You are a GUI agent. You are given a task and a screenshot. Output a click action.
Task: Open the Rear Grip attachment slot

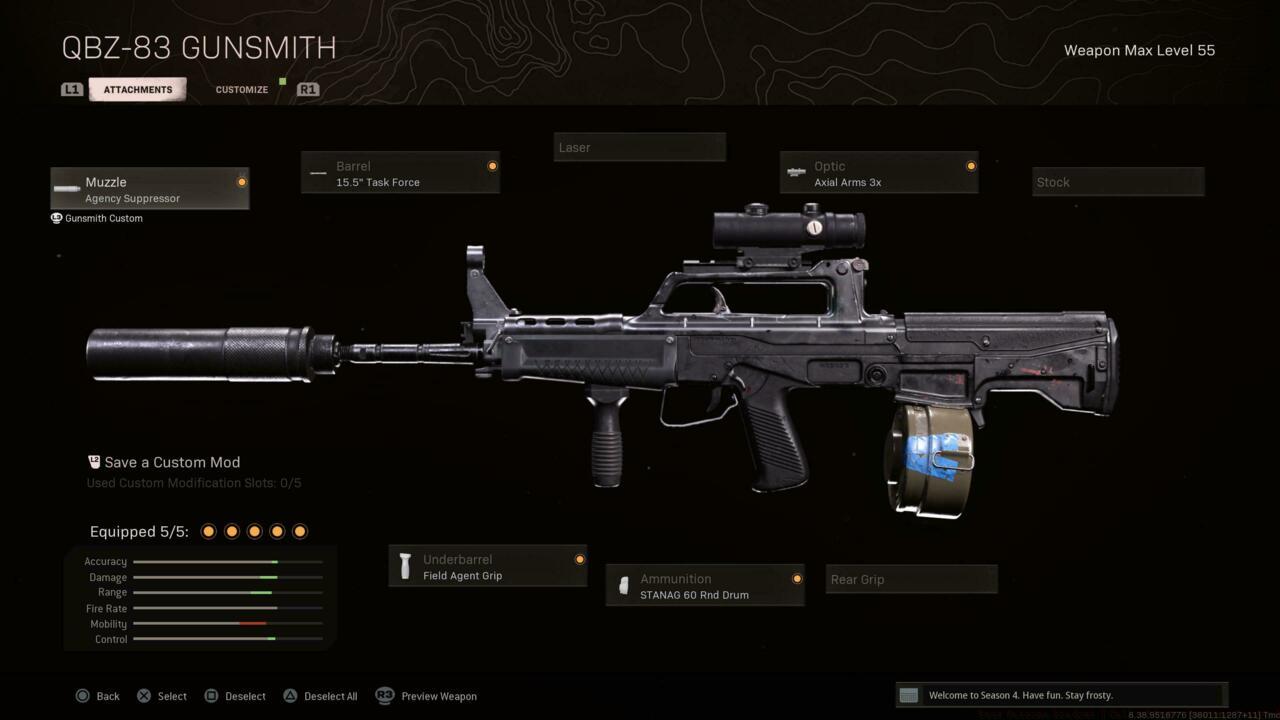[910, 578]
